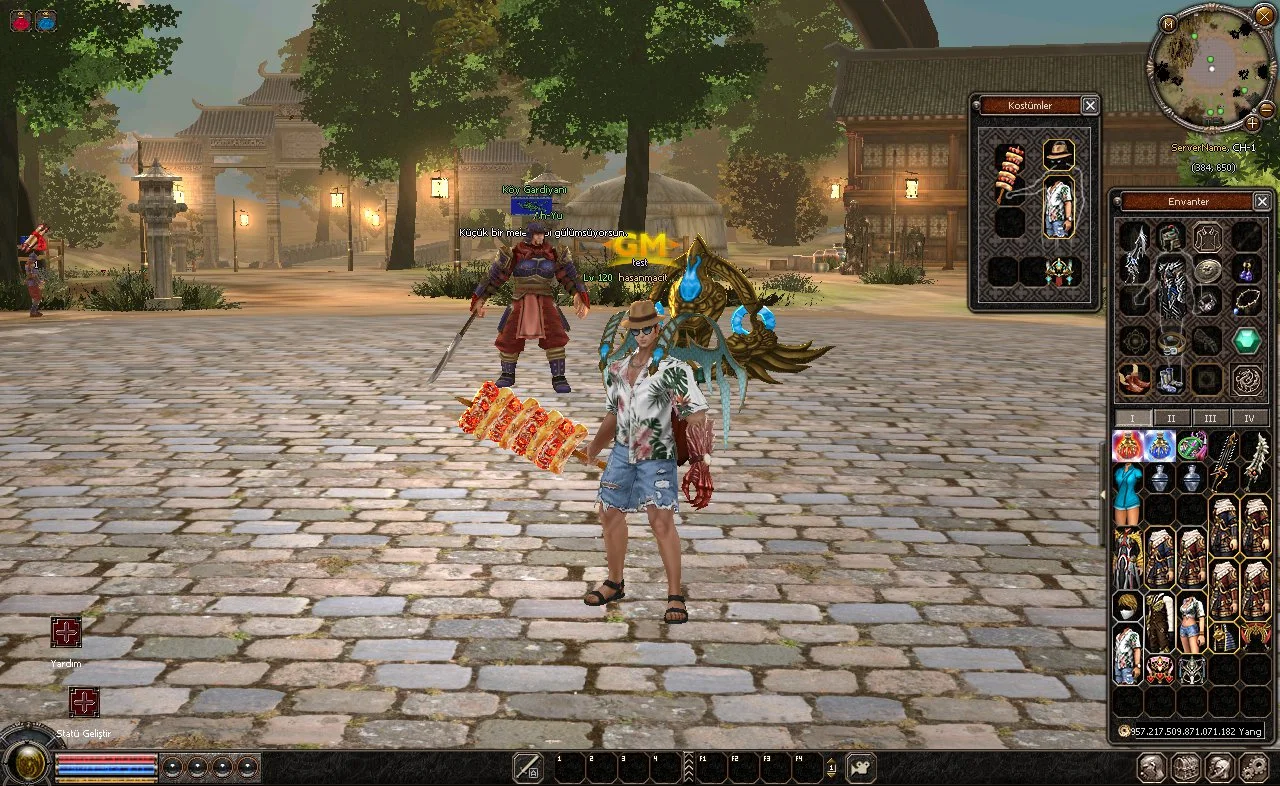This screenshot has height=786, width=1280.
Task: Click the sword attack quickslot button
Action: pos(527,767)
